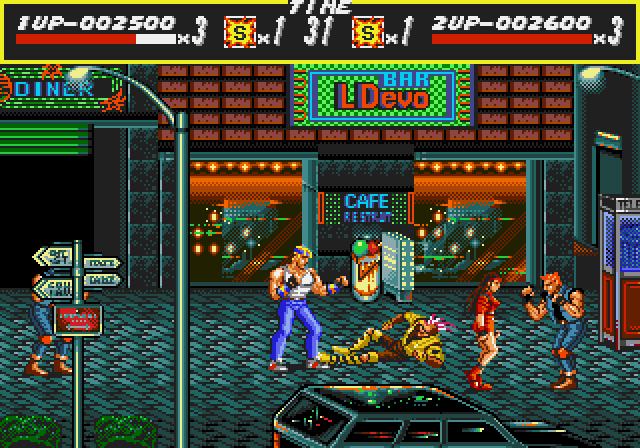Screen dimensions: 640x448
Task: Select player one's special attack S icon
Action: point(240,35)
